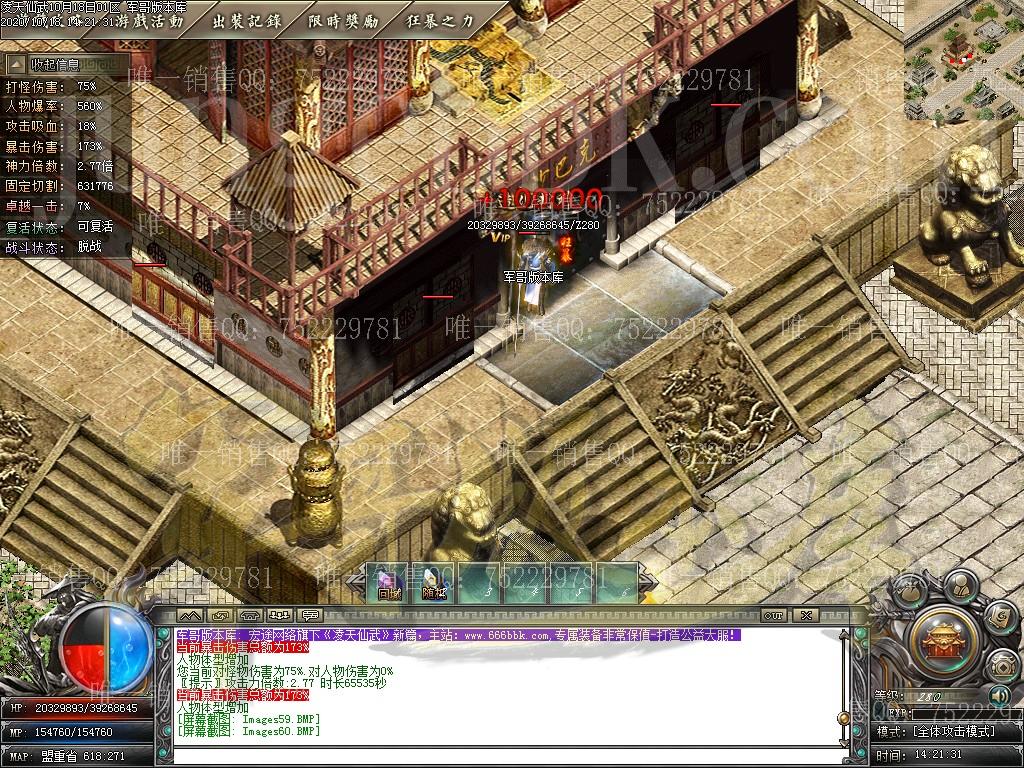This screenshot has width=1024, height=768.
Task: Click the chat OUT button
Action: pos(773,615)
